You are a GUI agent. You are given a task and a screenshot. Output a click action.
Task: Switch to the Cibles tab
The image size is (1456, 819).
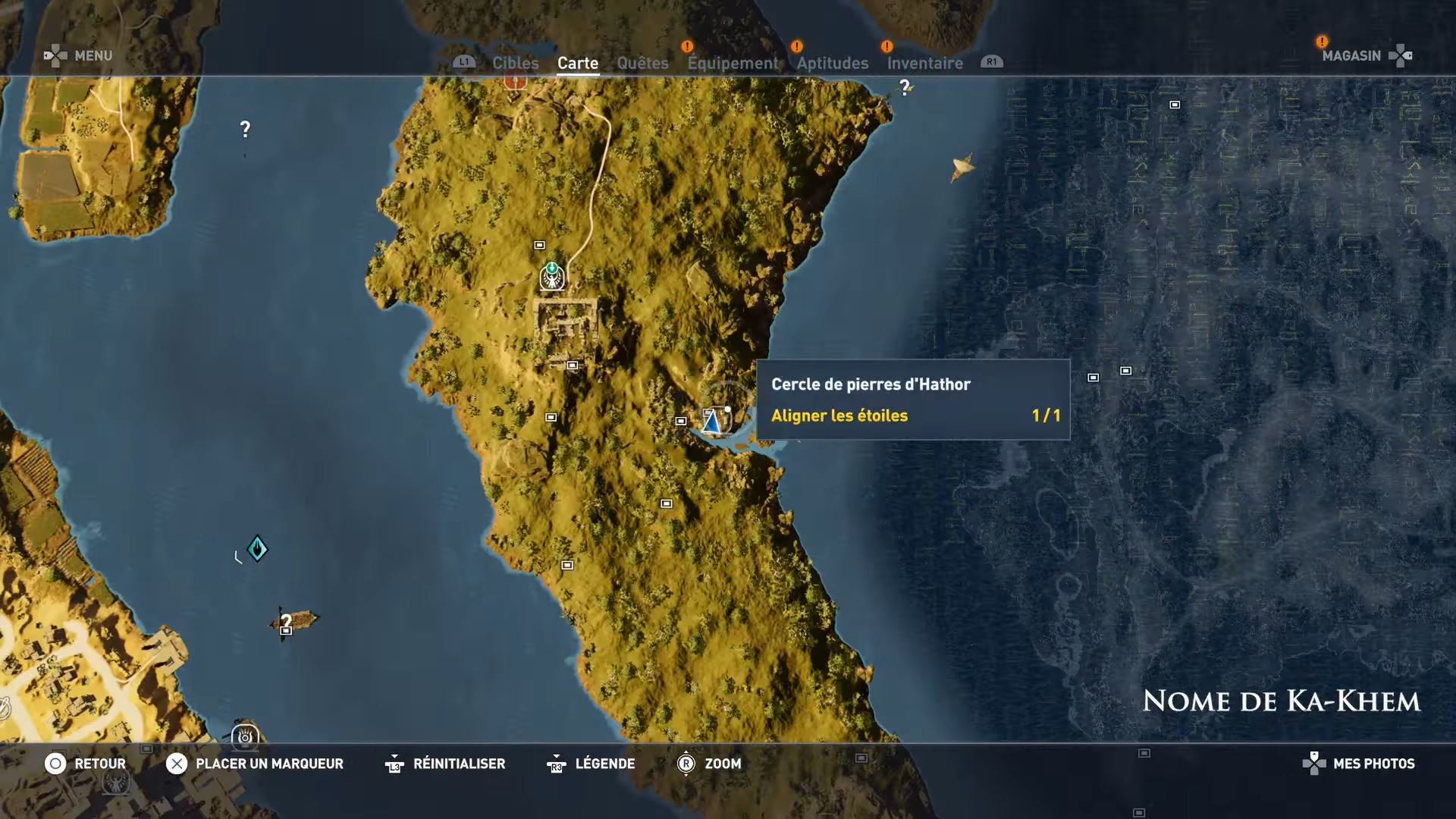click(x=515, y=63)
